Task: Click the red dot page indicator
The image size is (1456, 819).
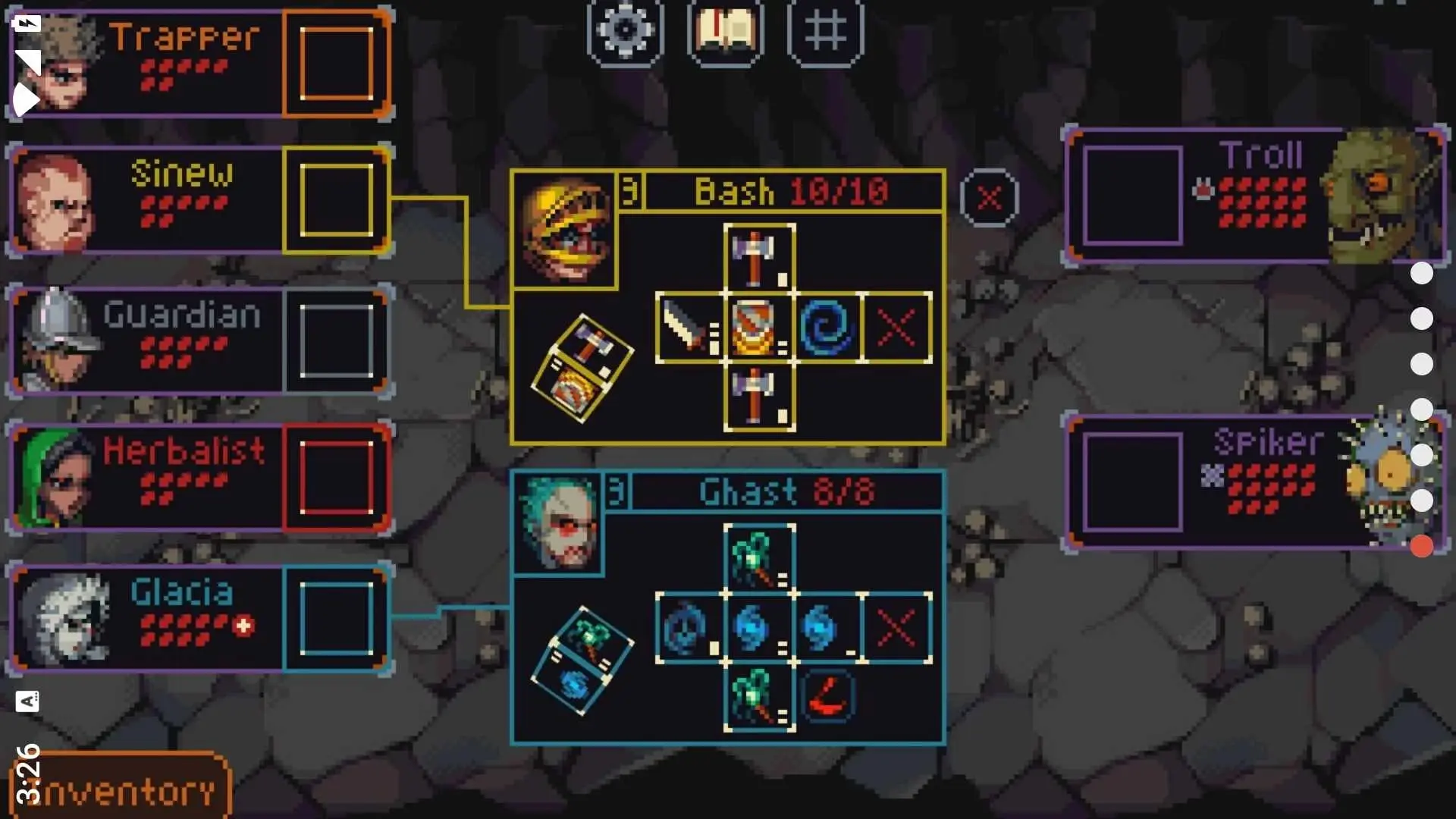Action: pos(1421,546)
